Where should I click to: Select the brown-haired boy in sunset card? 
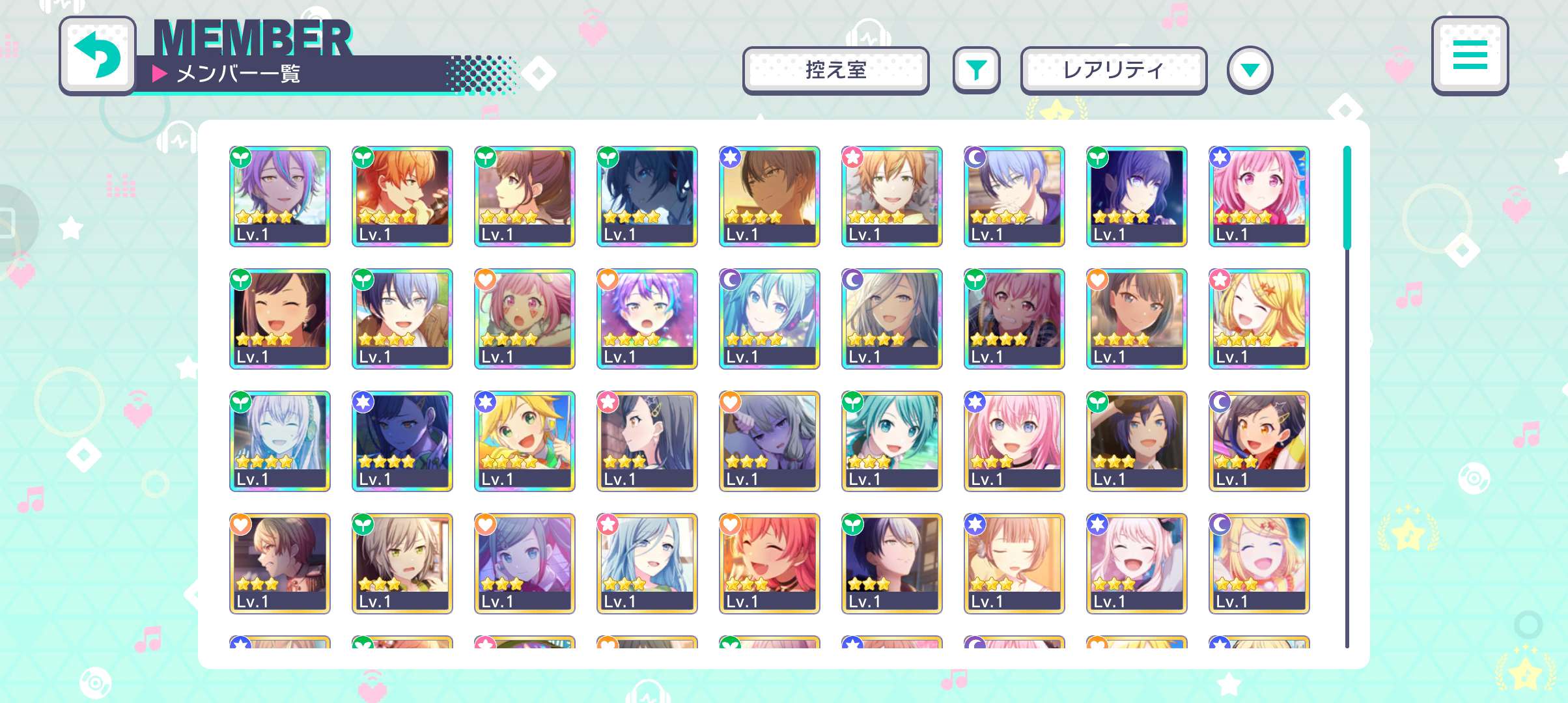[769, 196]
